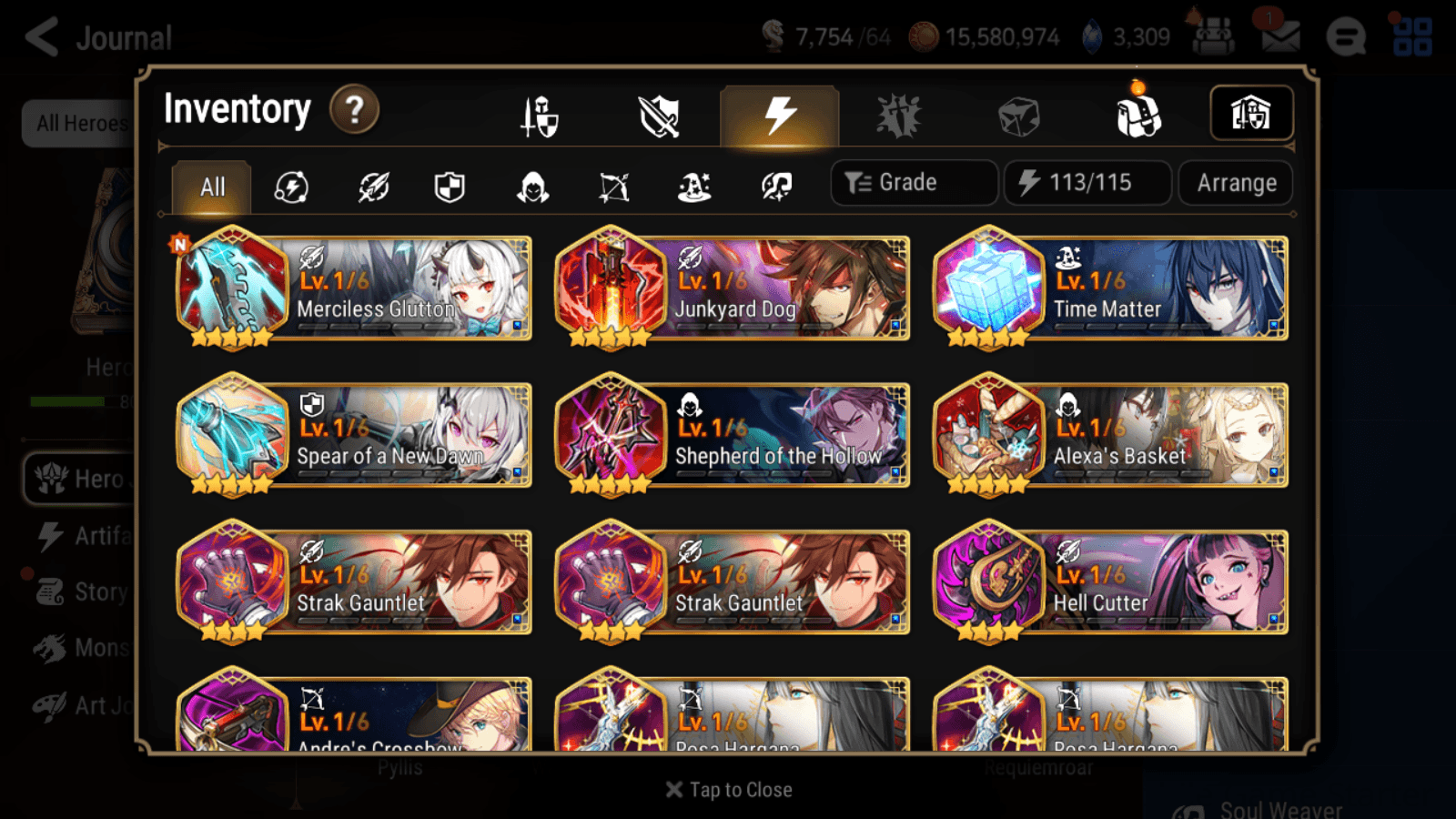Open the storage building tab
This screenshot has width=1456, height=819.
point(1250,113)
